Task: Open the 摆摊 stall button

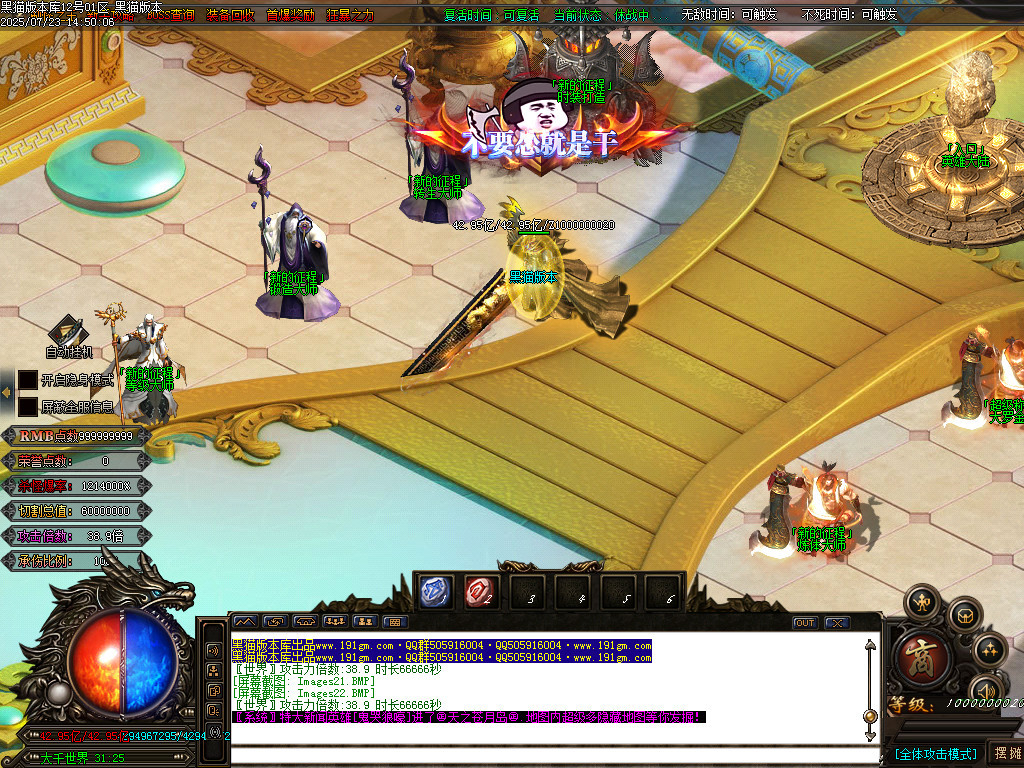Action: [x=1005, y=753]
